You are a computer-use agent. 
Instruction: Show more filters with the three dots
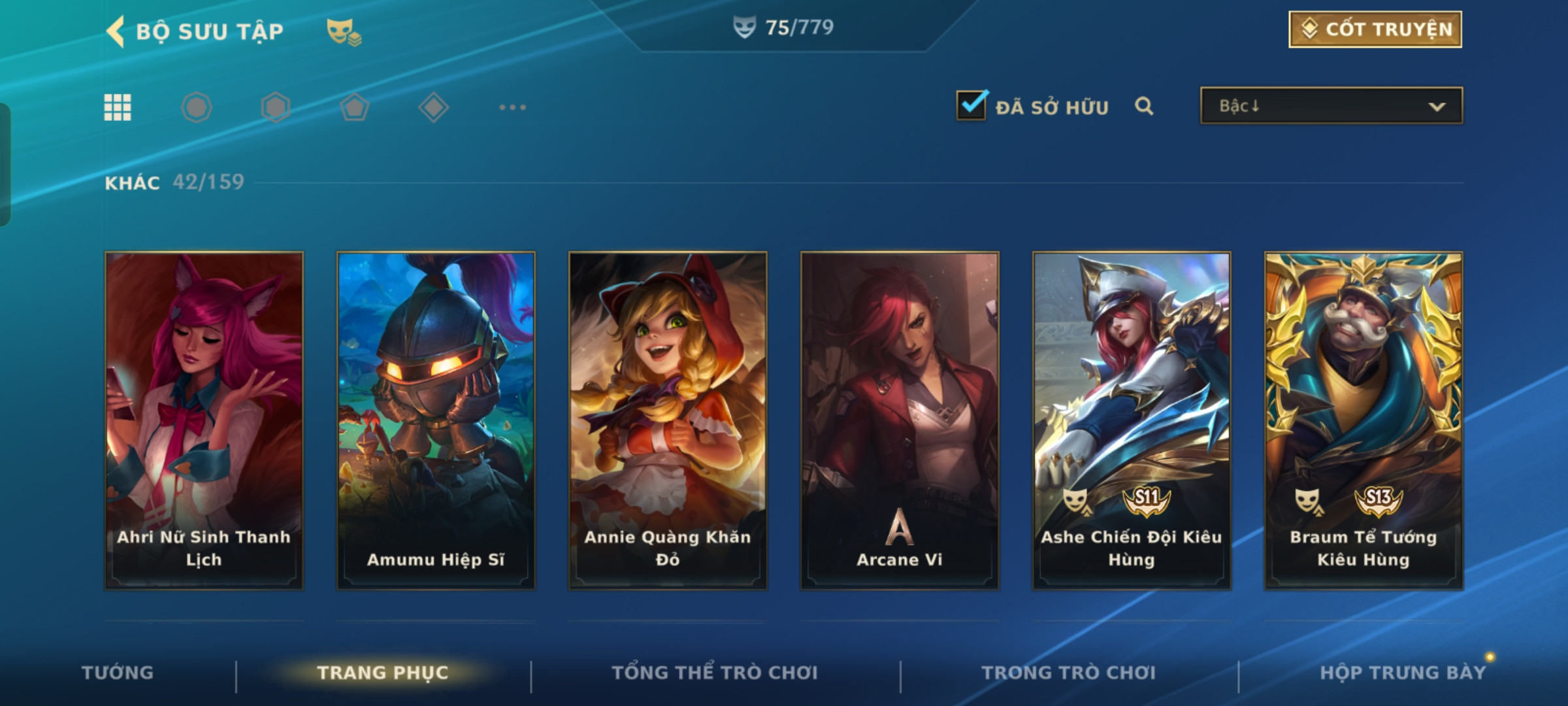point(512,107)
